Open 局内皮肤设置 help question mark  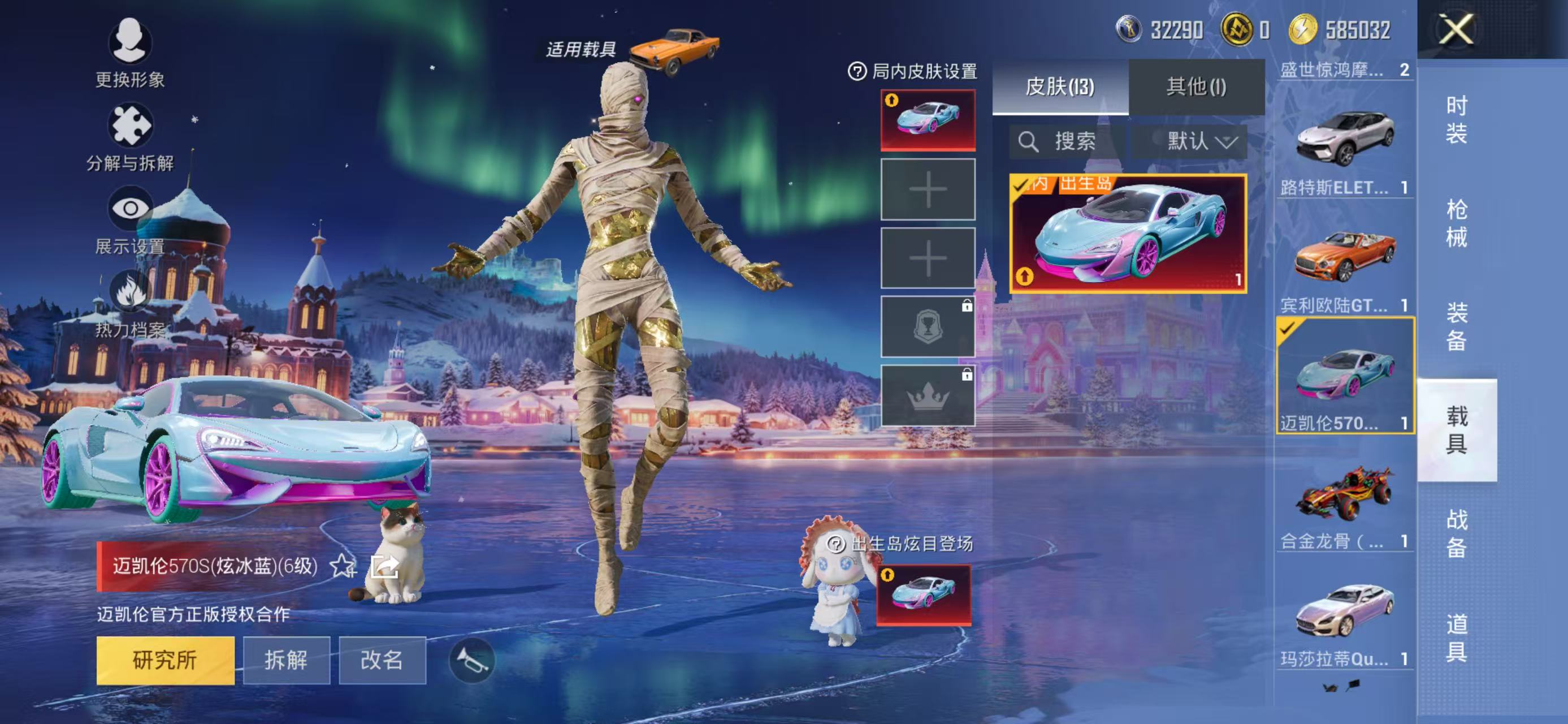tap(857, 72)
